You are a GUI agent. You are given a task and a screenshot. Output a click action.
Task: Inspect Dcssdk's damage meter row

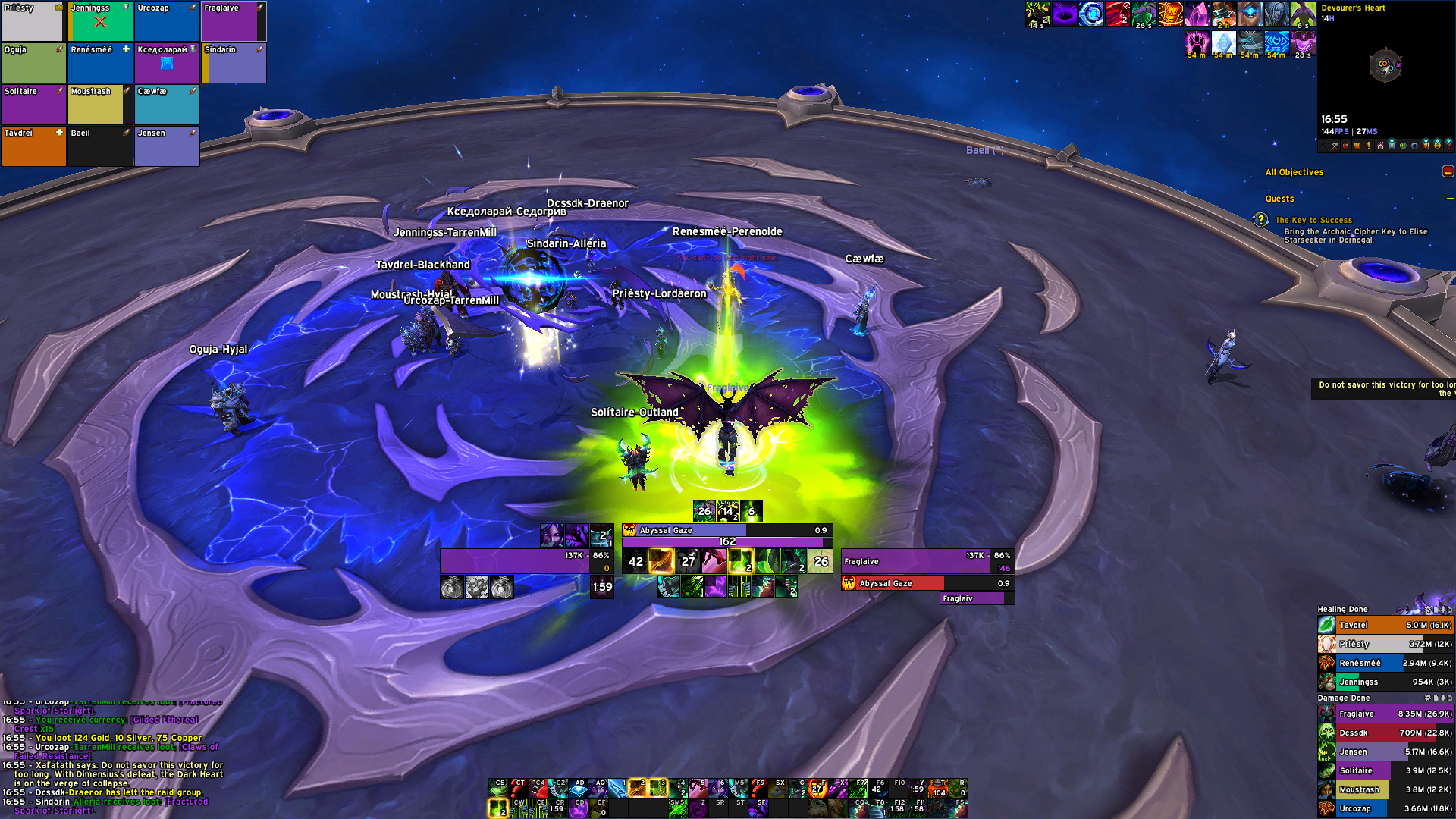[x=1385, y=733]
